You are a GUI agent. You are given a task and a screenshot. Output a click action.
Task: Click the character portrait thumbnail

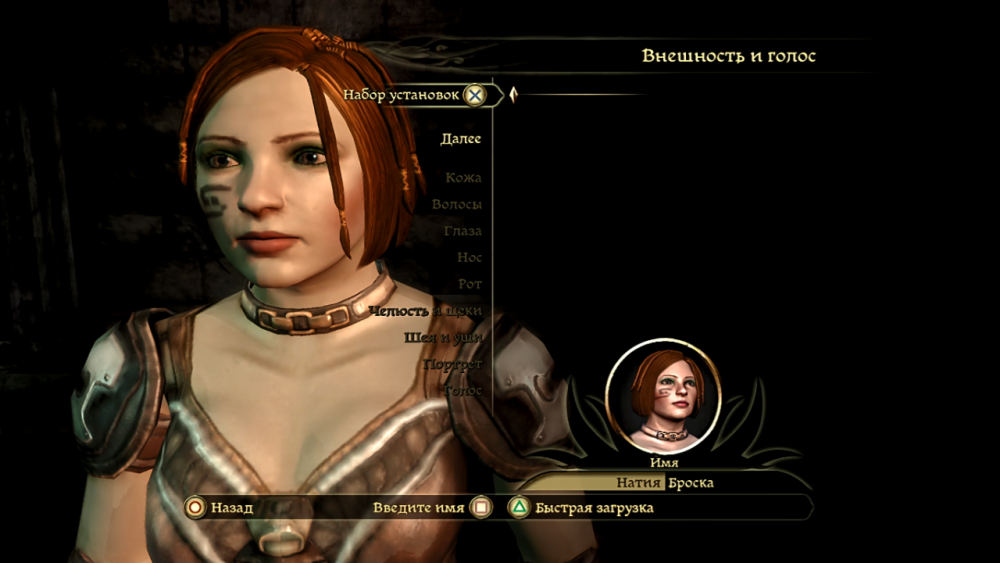pyautogui.click(x=664, y=395)
